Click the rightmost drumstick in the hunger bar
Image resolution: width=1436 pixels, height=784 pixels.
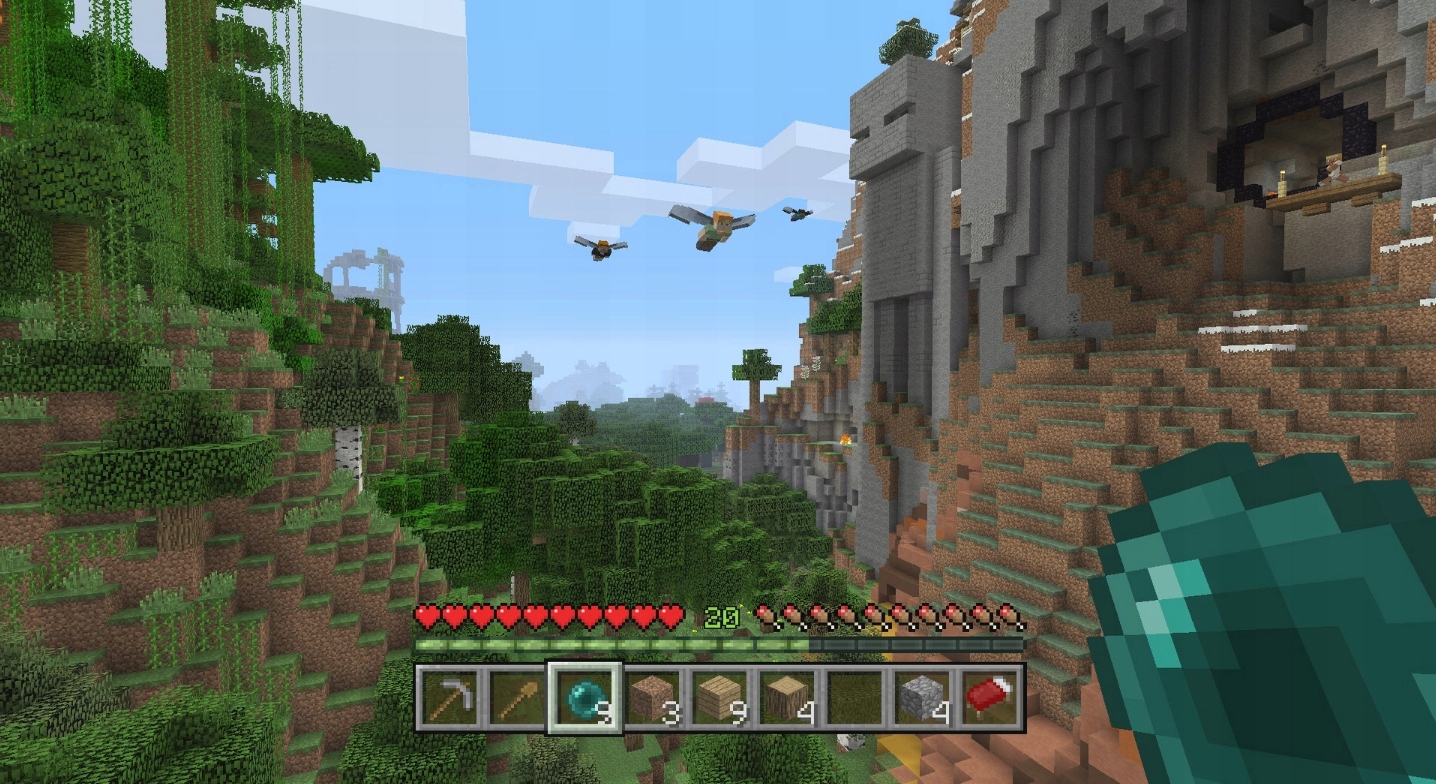click(1010, 616)
